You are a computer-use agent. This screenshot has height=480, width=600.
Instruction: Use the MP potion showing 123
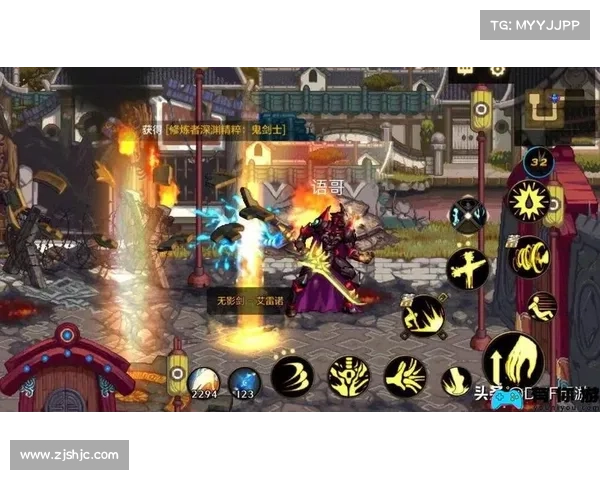pos(245,383)
